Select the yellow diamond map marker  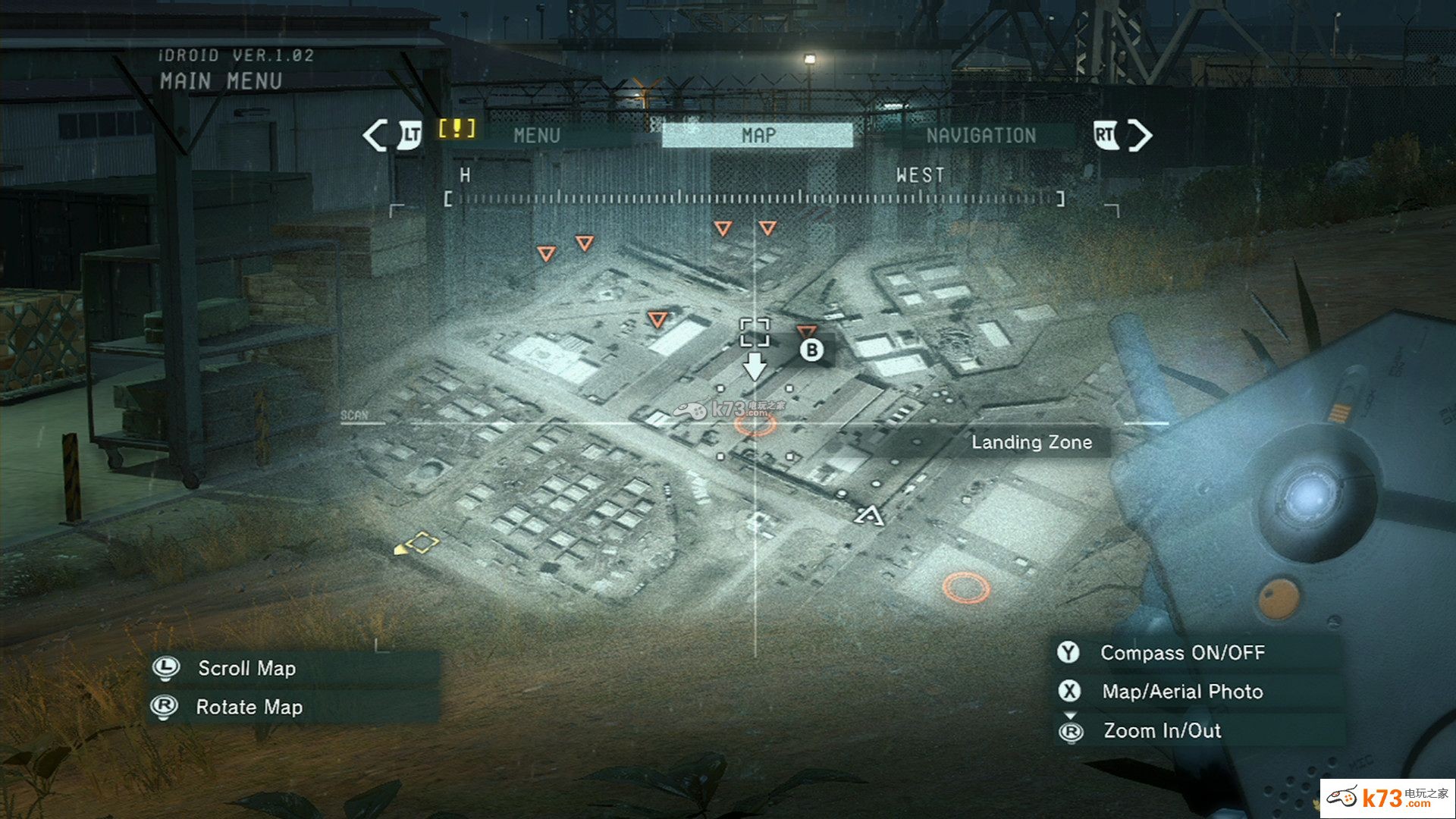[422, 543]
